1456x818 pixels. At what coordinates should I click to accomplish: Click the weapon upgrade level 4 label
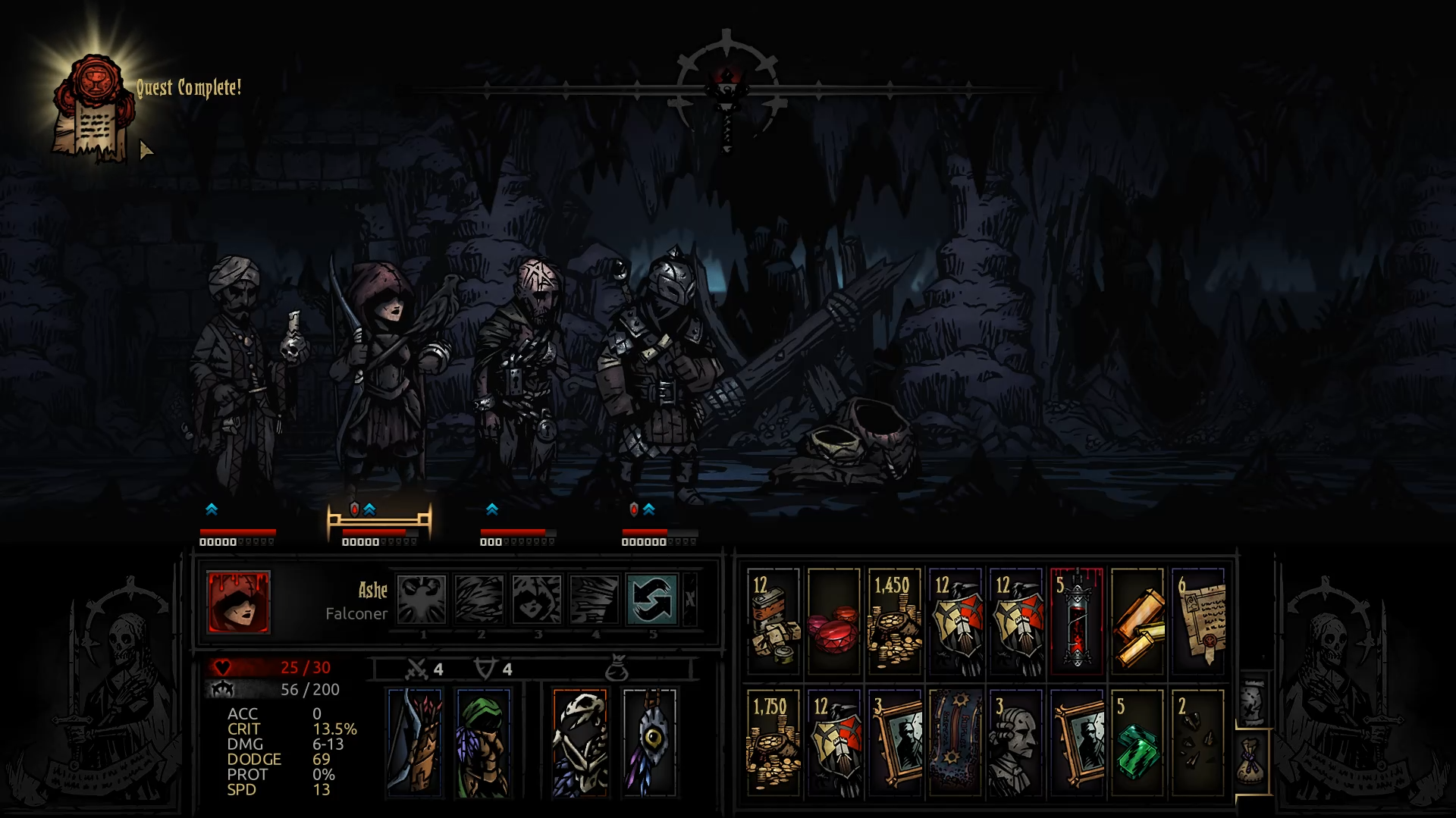[438, 670]
